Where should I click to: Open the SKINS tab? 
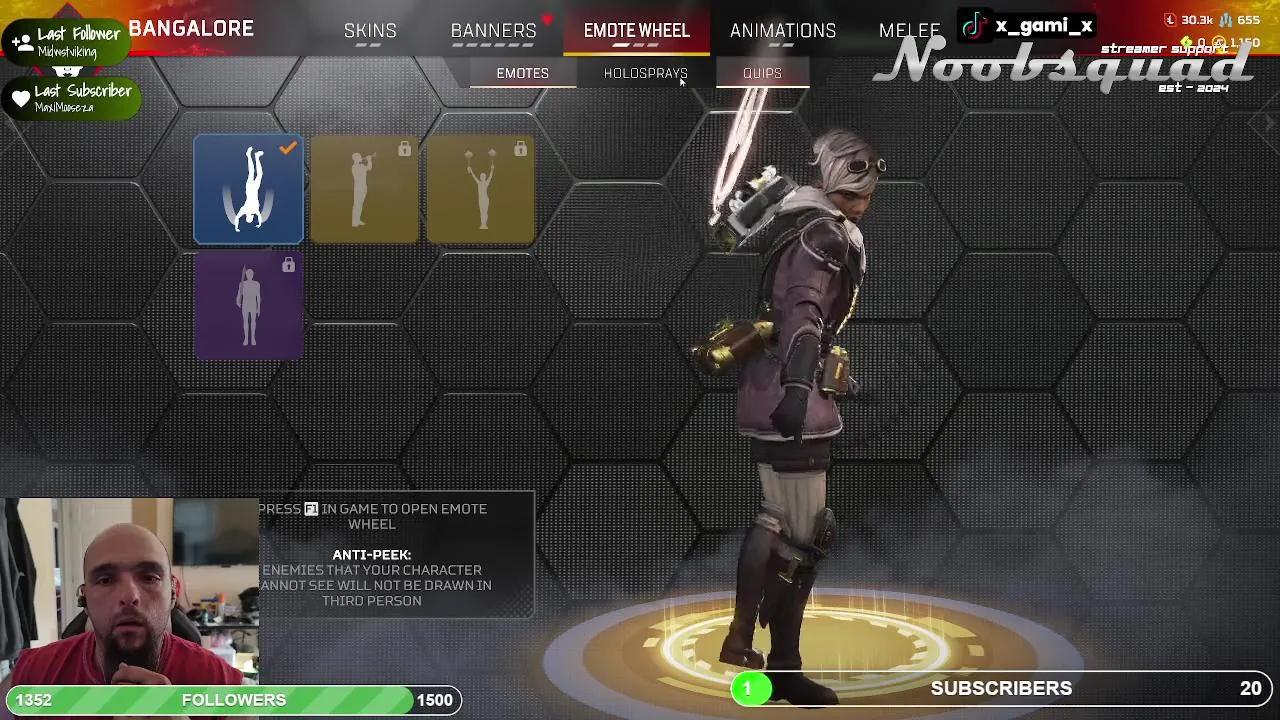(370, 30)
